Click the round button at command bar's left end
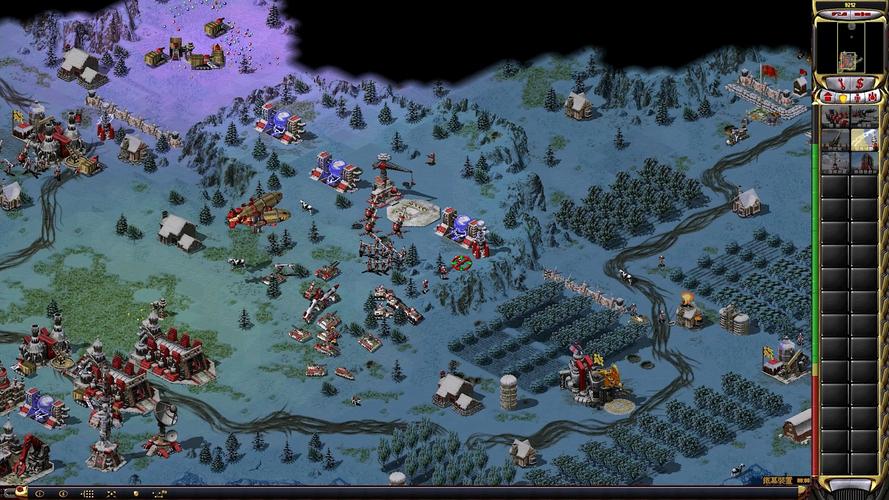 click(x=21, y=491)
